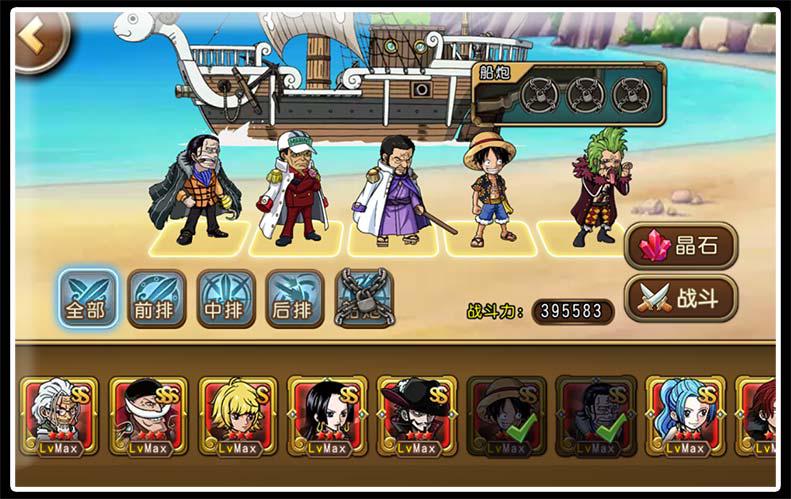Click the chained locked filter tab
791x499 pixels.
pos(363,297)
